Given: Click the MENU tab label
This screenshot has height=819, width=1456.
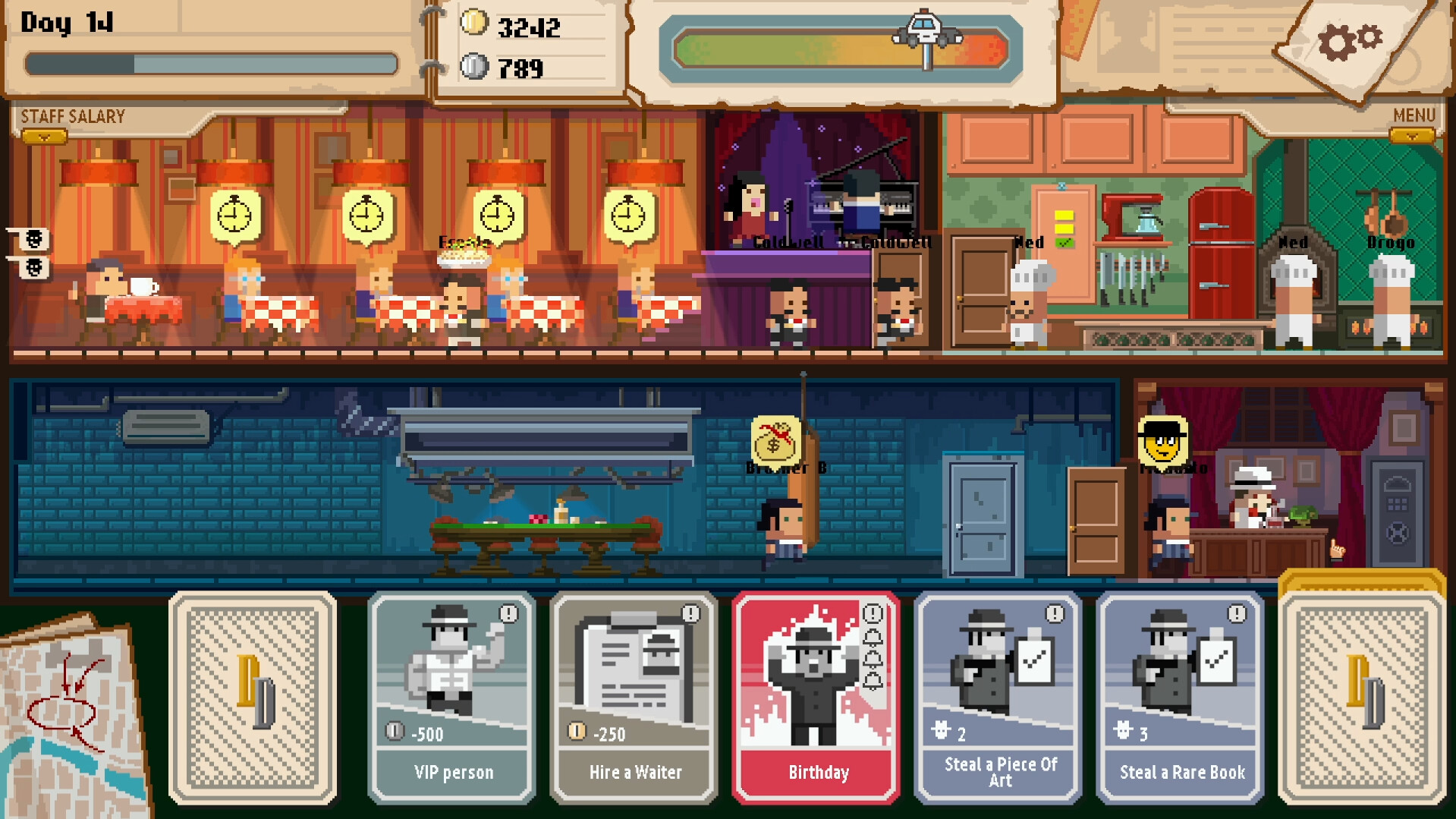Looking at the screenshot, I should tap(1413, 115).
